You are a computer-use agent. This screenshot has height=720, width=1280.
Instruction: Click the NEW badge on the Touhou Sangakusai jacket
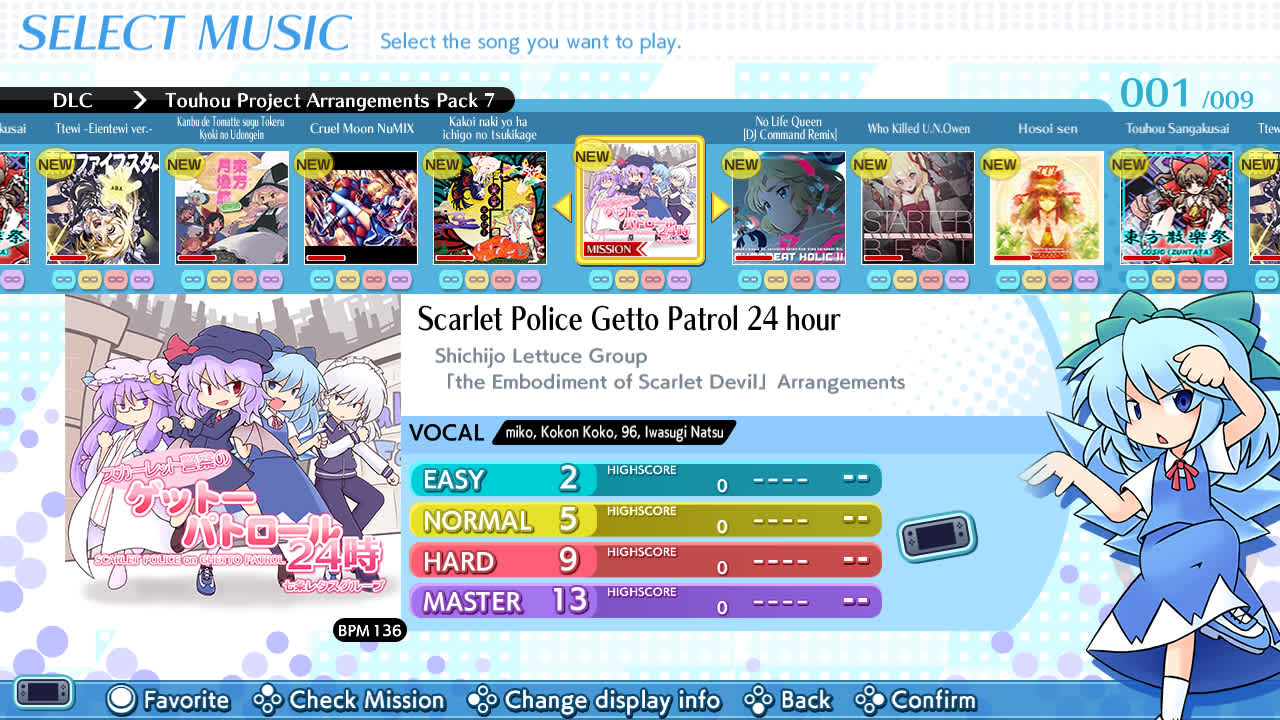tap(1129, 163)
